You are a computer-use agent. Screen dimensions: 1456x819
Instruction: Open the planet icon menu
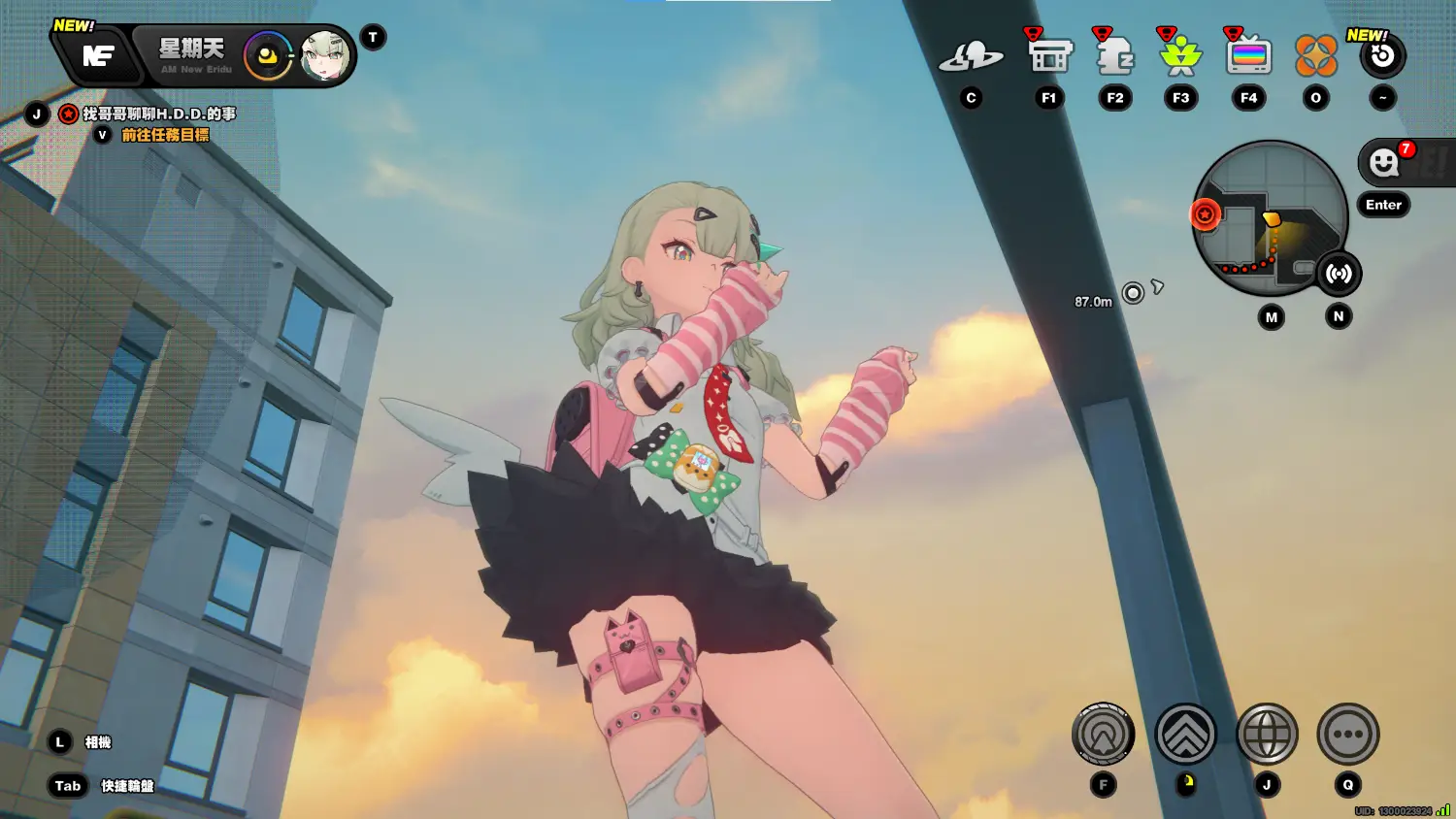tap(971, 57)
